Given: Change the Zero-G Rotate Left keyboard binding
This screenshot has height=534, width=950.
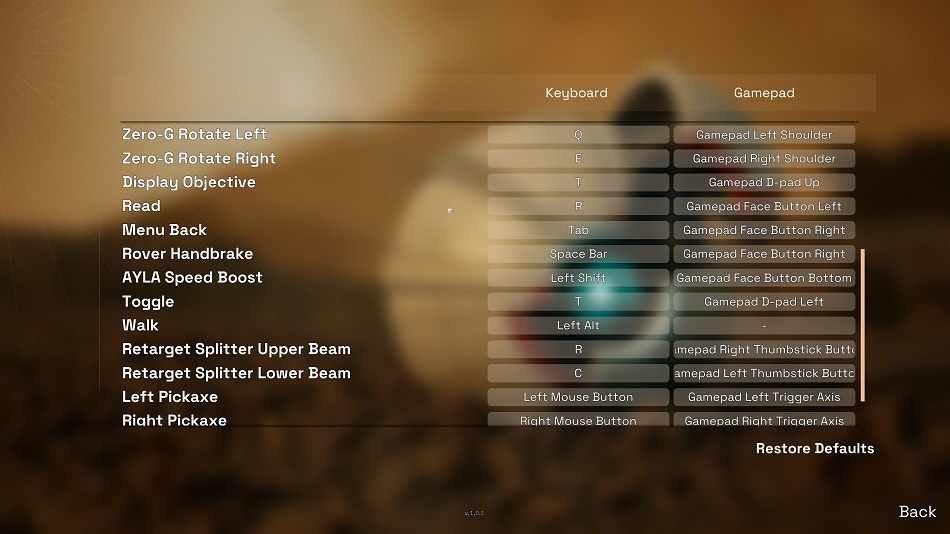Looking at the screenshot, I should (x=578, y=135).
